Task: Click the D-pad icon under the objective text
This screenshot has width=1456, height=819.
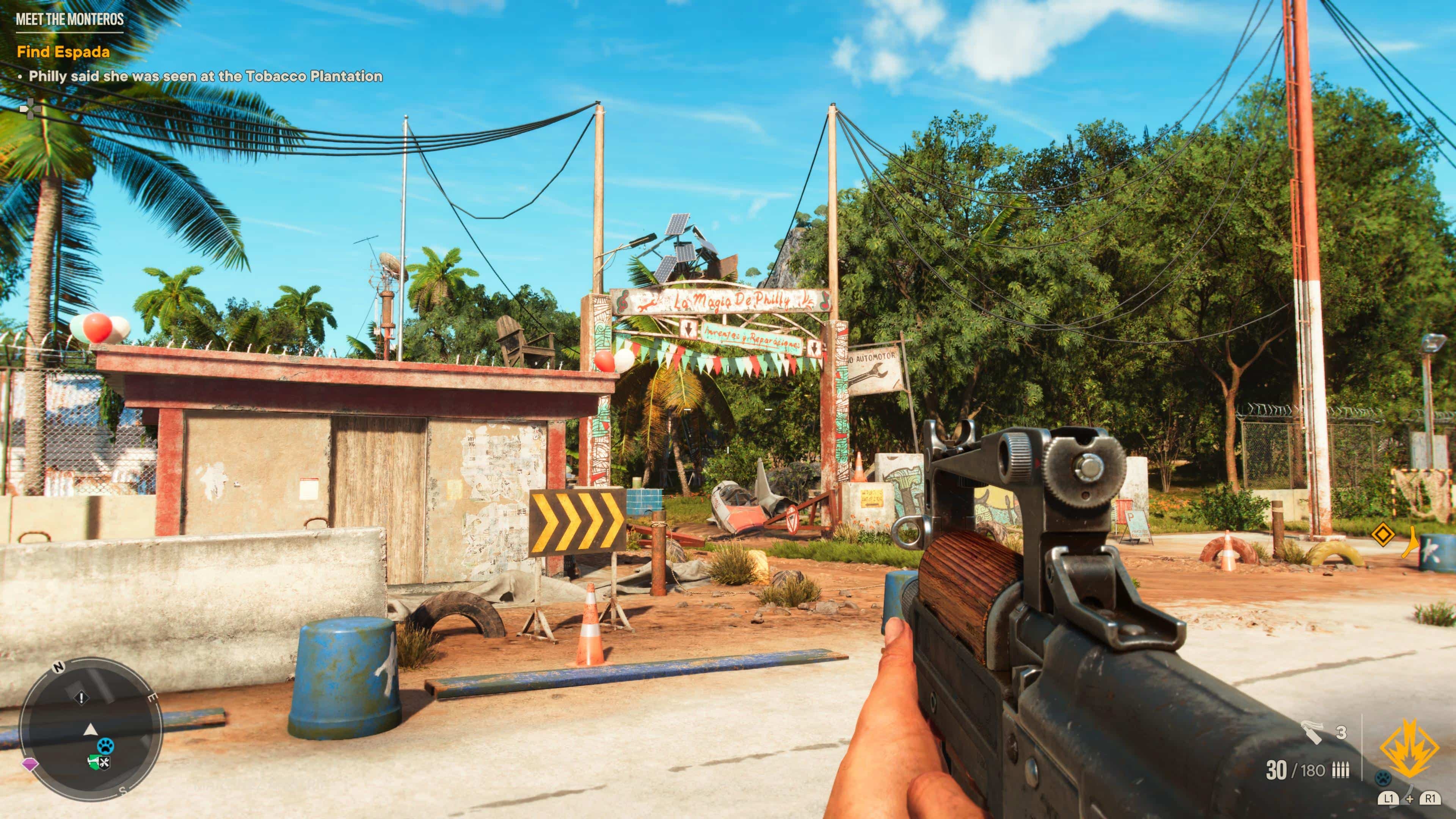Action: tap(27, 108)
